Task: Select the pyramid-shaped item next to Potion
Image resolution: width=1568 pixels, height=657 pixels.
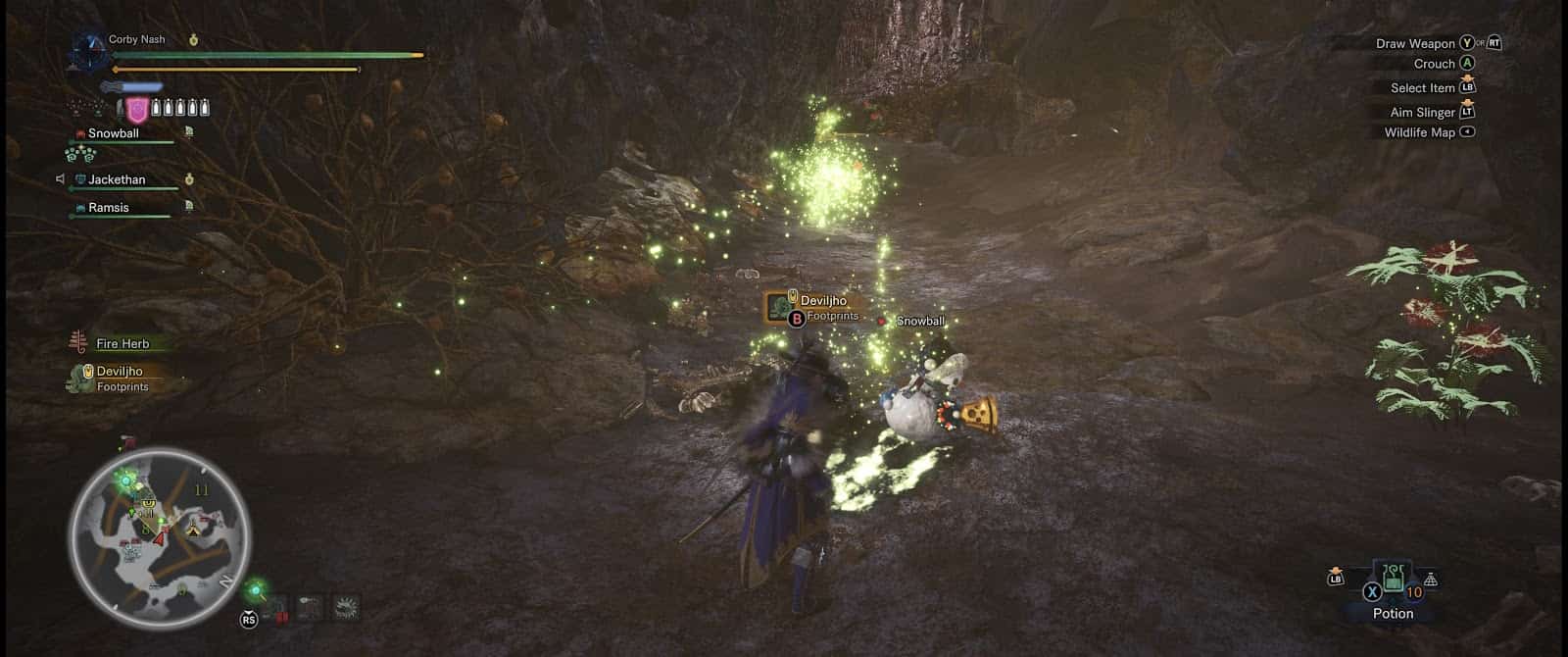Action: pos(1431,581)
